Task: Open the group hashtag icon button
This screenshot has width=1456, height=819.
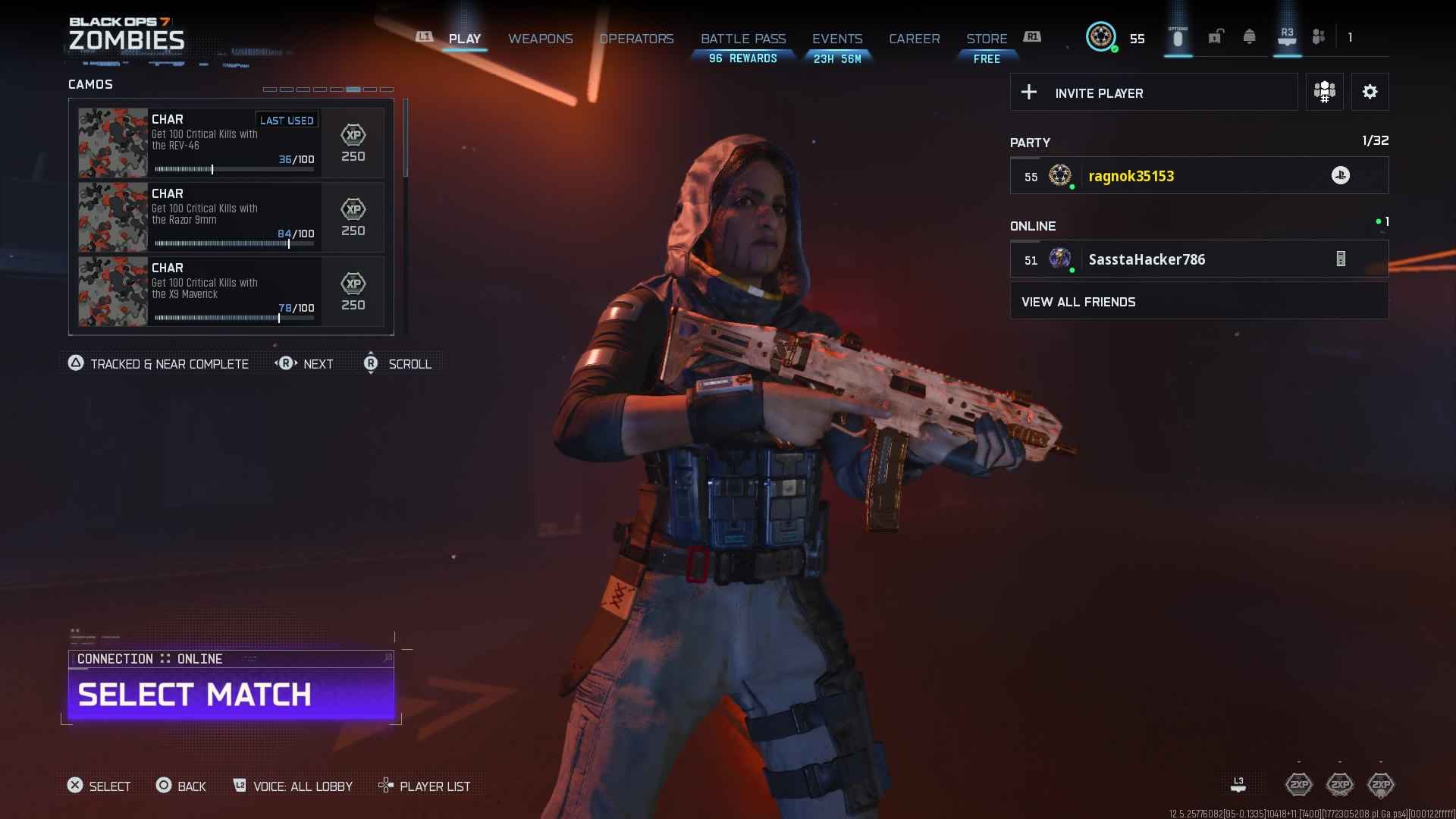Action: [1324, 93]
